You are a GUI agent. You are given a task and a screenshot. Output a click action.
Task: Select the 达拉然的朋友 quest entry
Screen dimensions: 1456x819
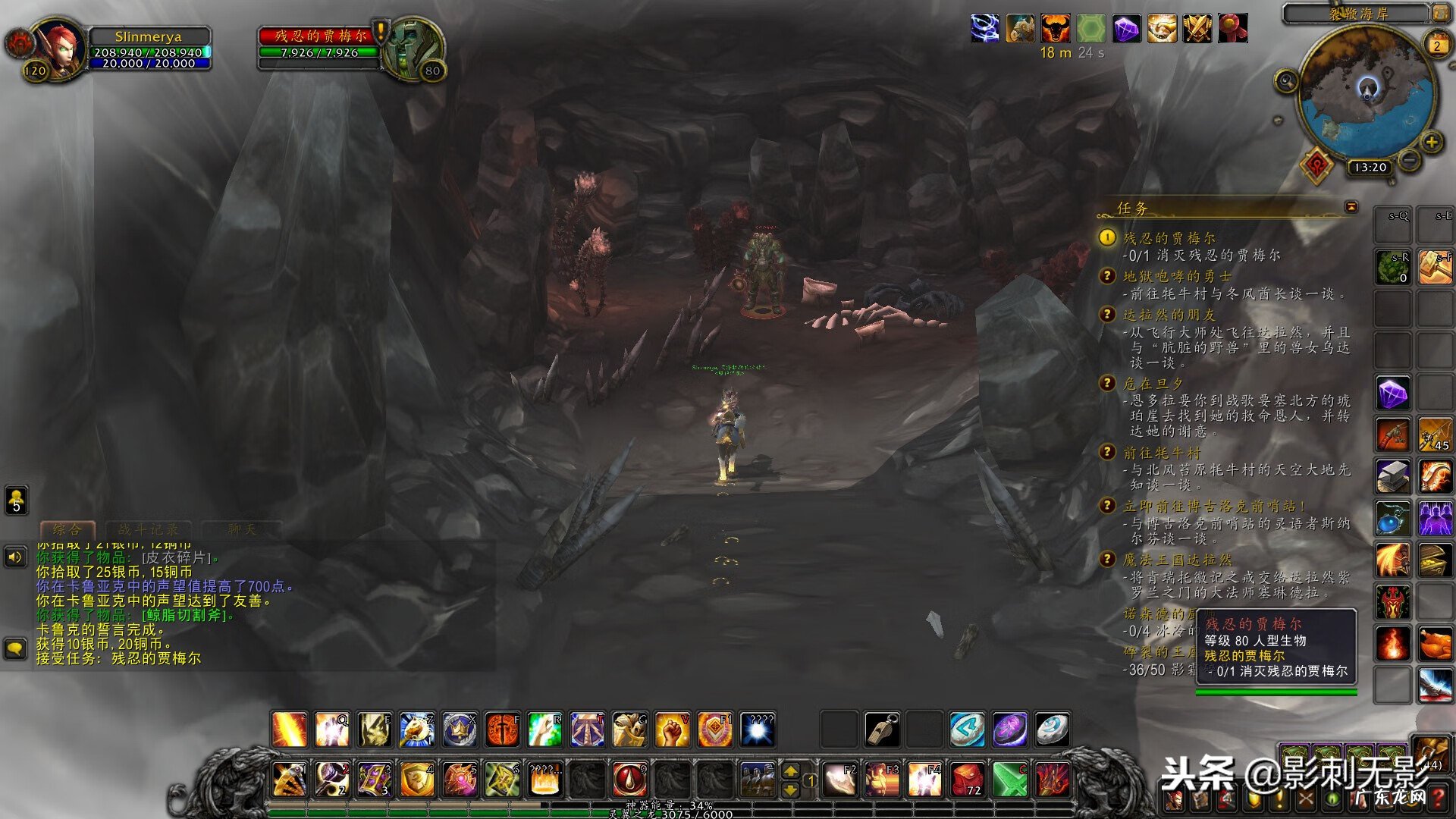1169,315
